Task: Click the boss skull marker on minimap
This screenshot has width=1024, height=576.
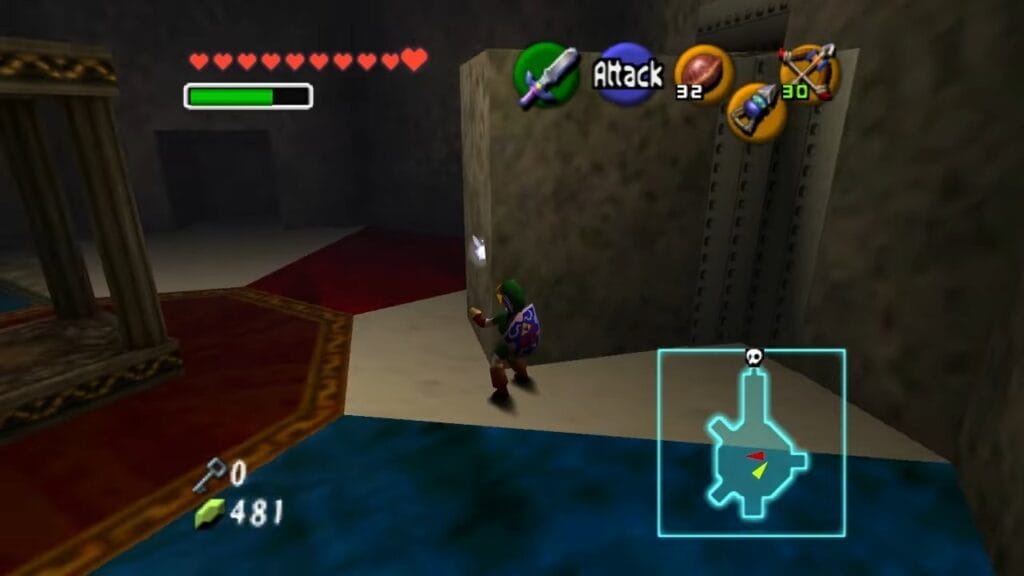Action: pos(754,356)
